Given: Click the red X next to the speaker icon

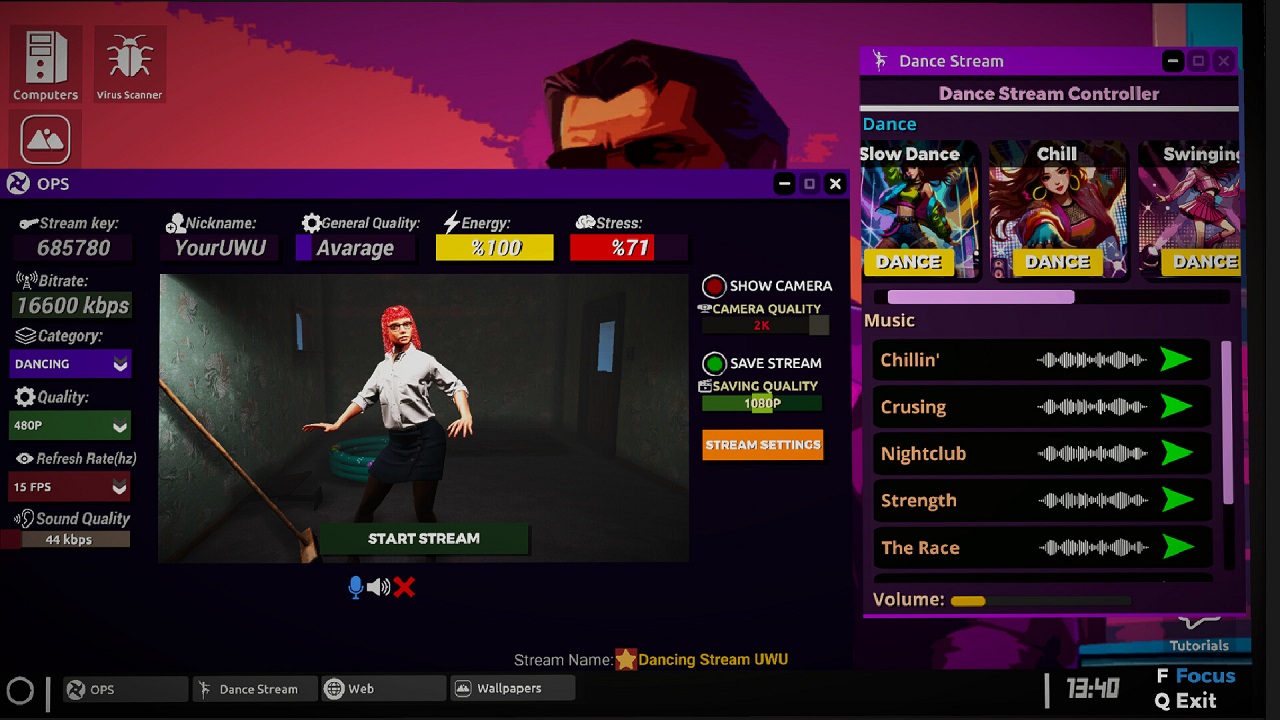Looking at the screenshot, I should pyautogui.click(x=404, y=587).
